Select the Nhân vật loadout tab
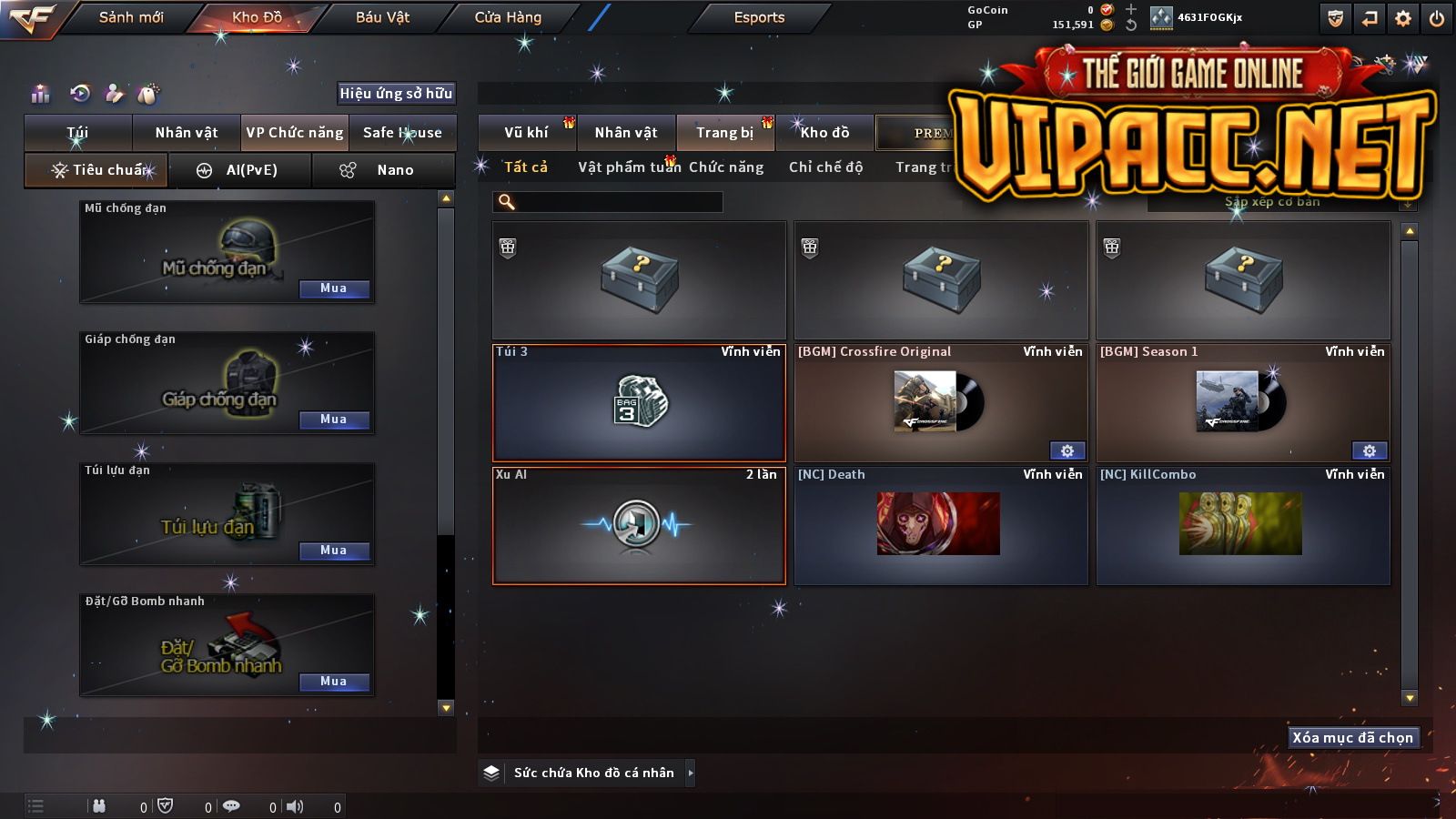Image resolution: width=1456 pixels, height=819 pixels. tap(187, 133)
